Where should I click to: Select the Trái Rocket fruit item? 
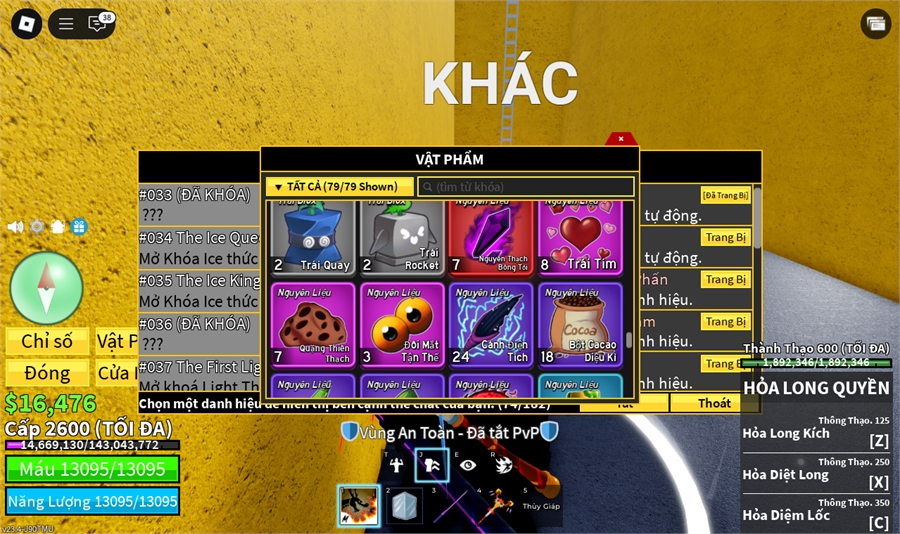coord(402,237)
